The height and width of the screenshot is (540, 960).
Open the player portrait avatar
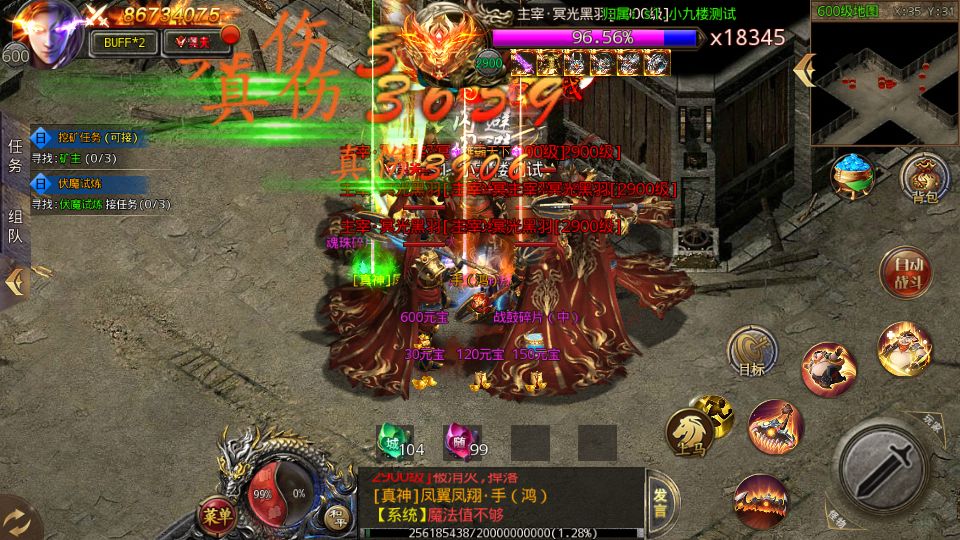click(x=43, y=28)
